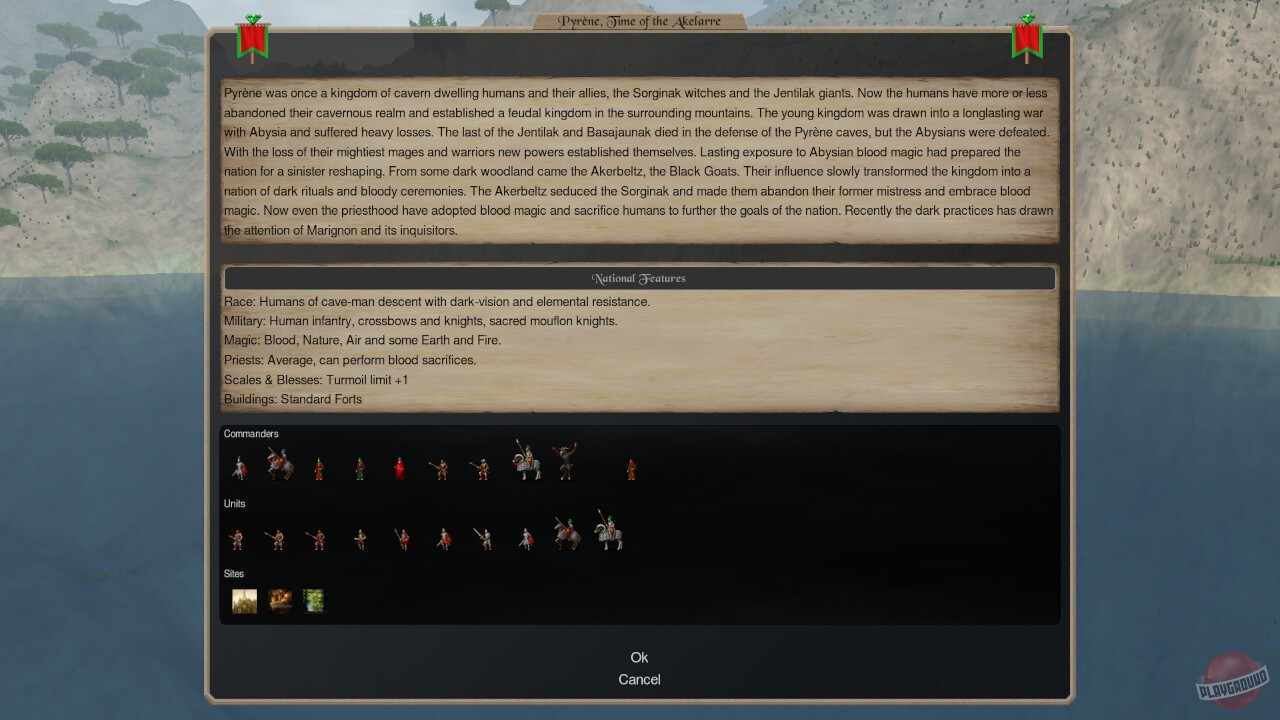Image resolution: width=1280 pixels, height=720 pixels.
Task: View the dark cave site image
Action: (279, 600)
